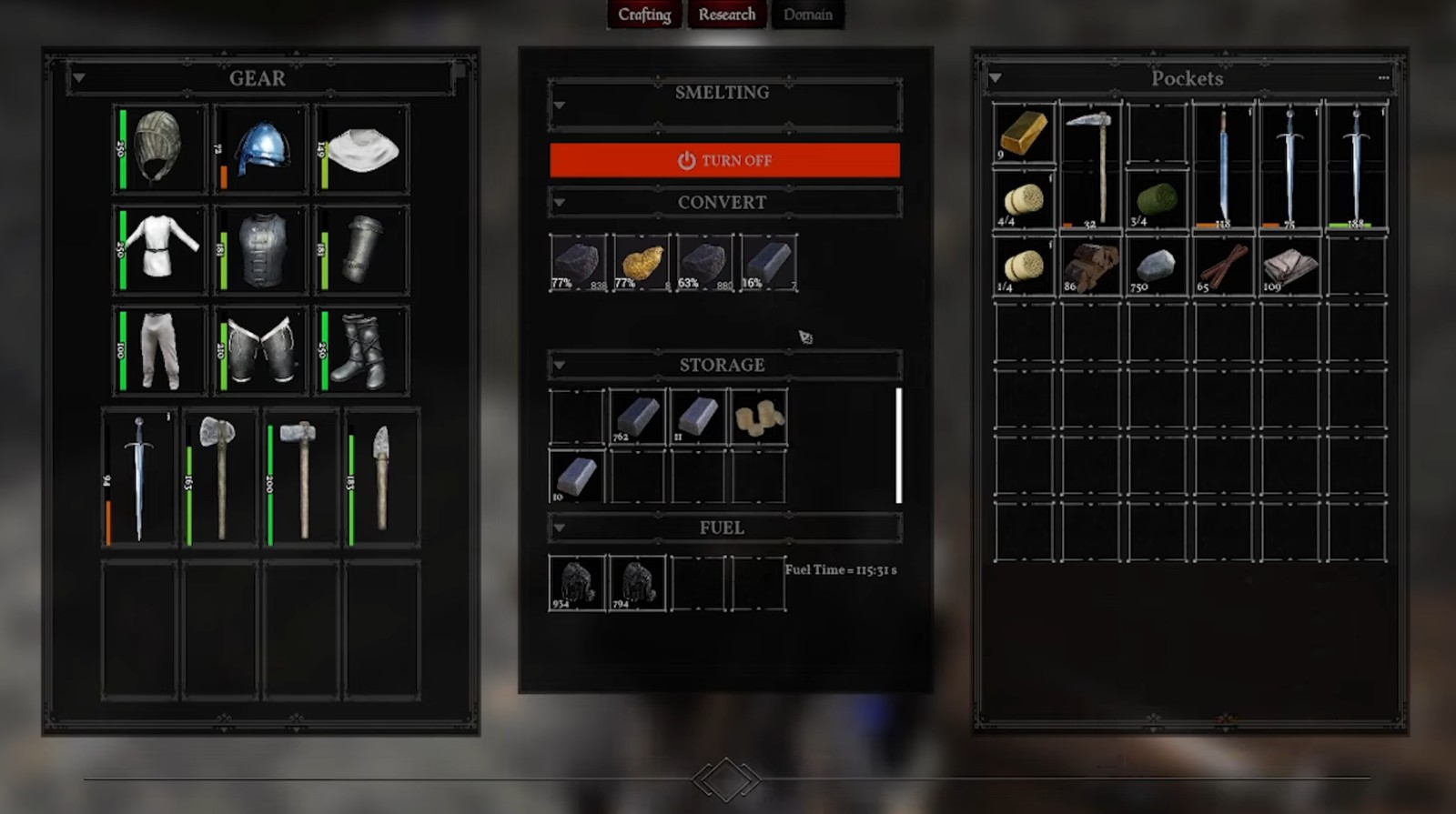The width and height of the screenshot is (1456, 814).
Task: Select the wood logs in Pockets
Action: (1090, 266)
